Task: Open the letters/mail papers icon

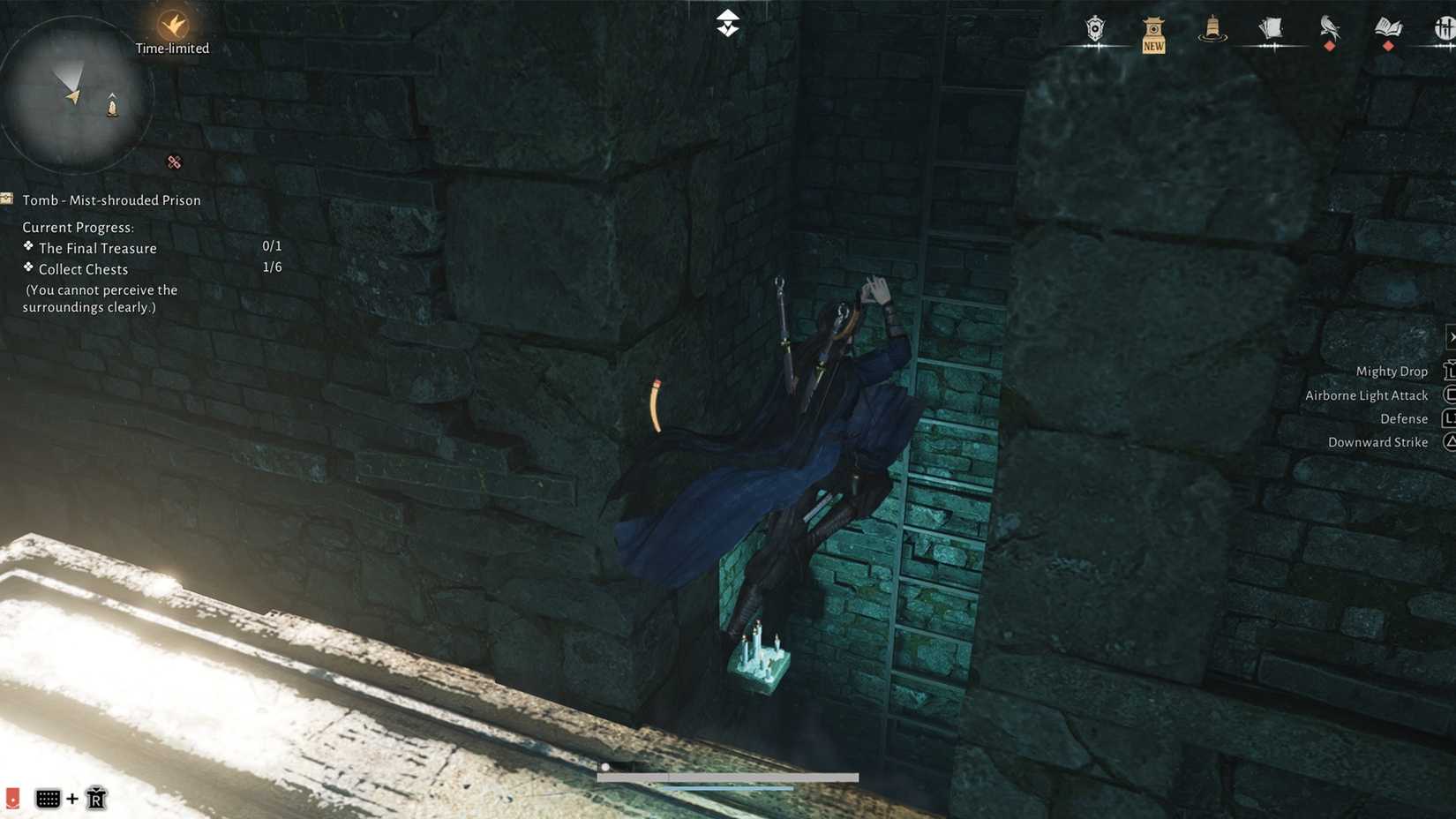Action: (x=1271, y=29)
